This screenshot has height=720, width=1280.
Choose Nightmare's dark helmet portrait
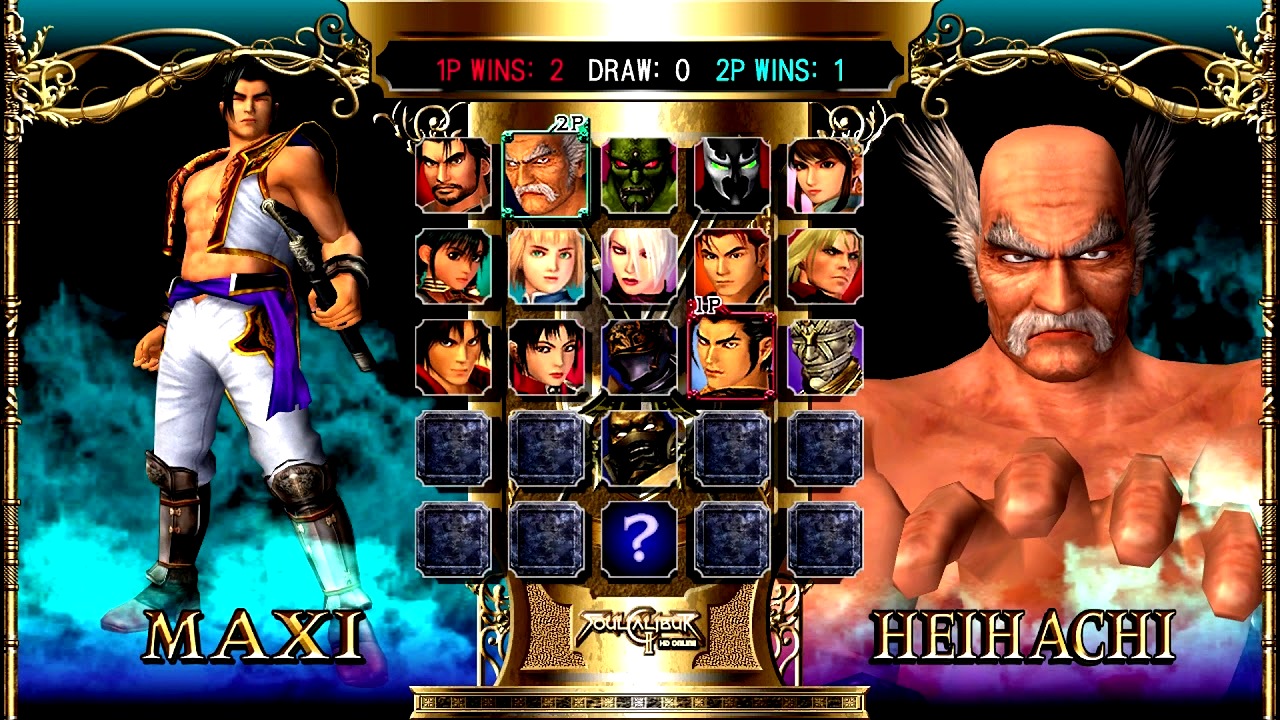(639, 357)
